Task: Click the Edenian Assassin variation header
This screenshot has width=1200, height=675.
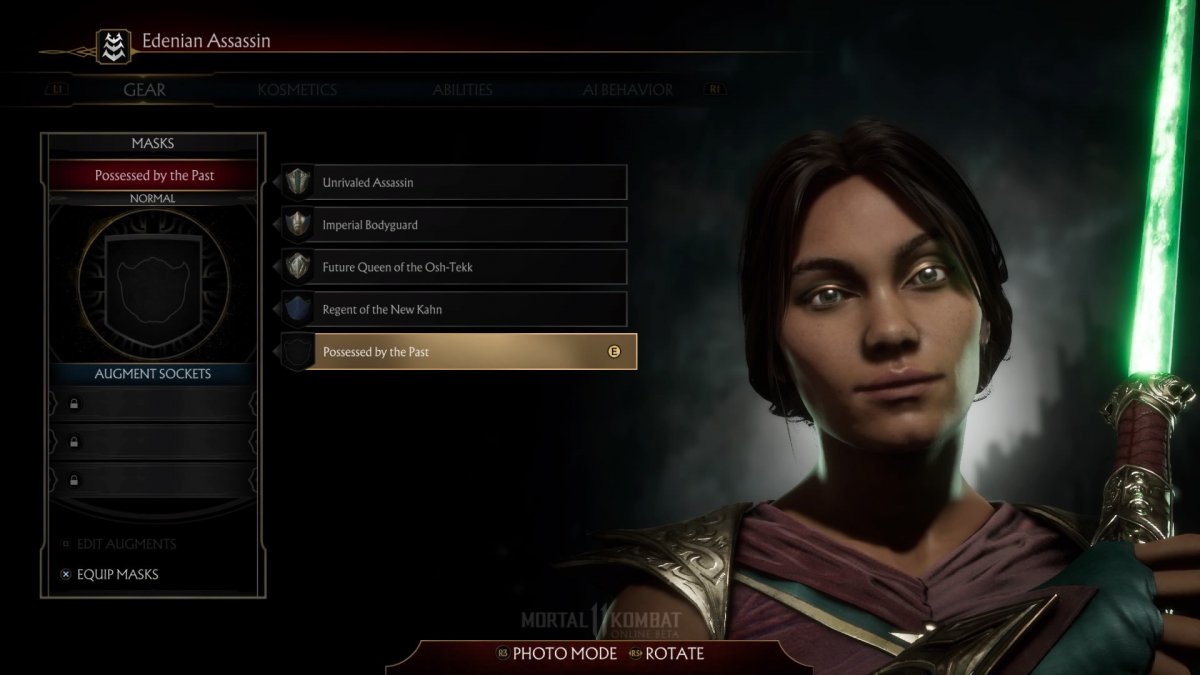Action: click(x=206, y=41)
